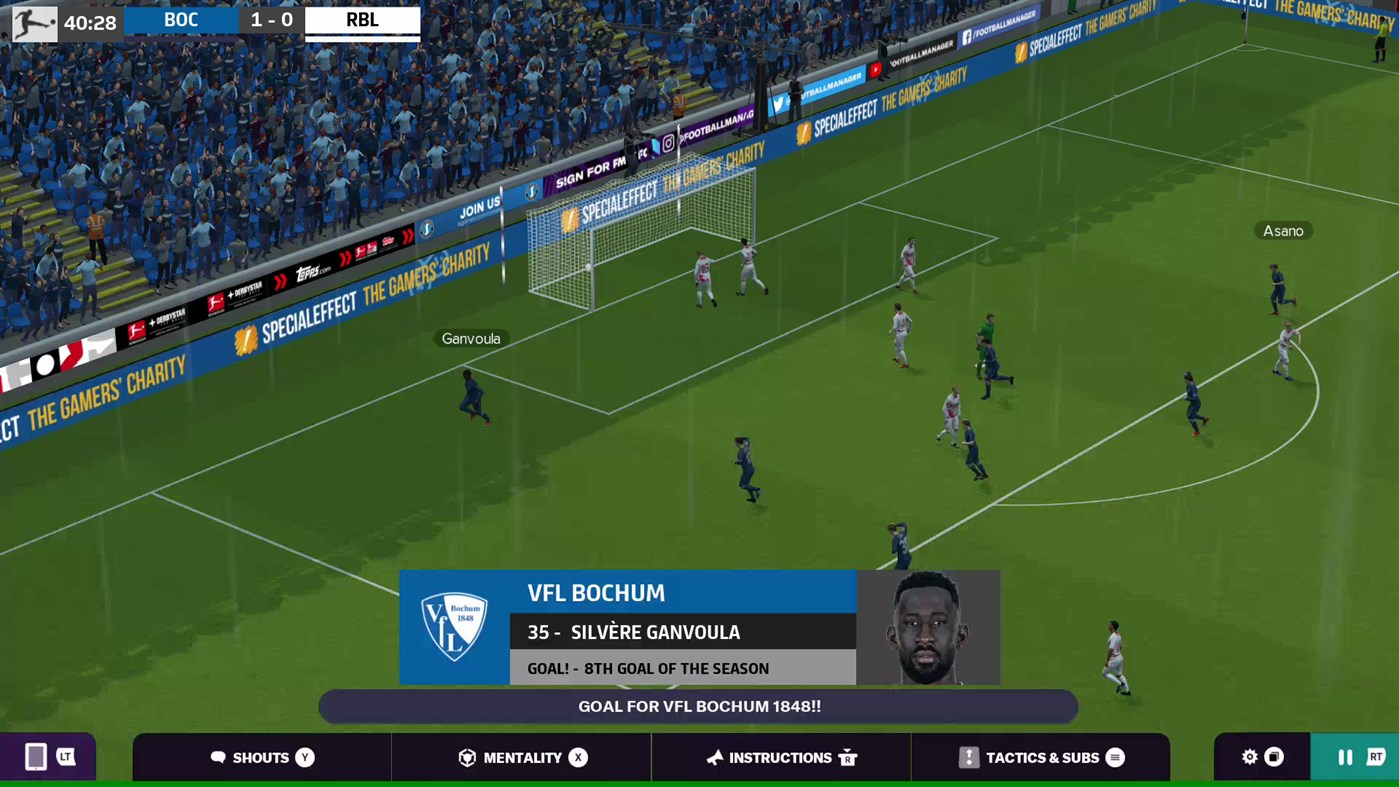Open Mentality using the X button prompt

(577, 757)
